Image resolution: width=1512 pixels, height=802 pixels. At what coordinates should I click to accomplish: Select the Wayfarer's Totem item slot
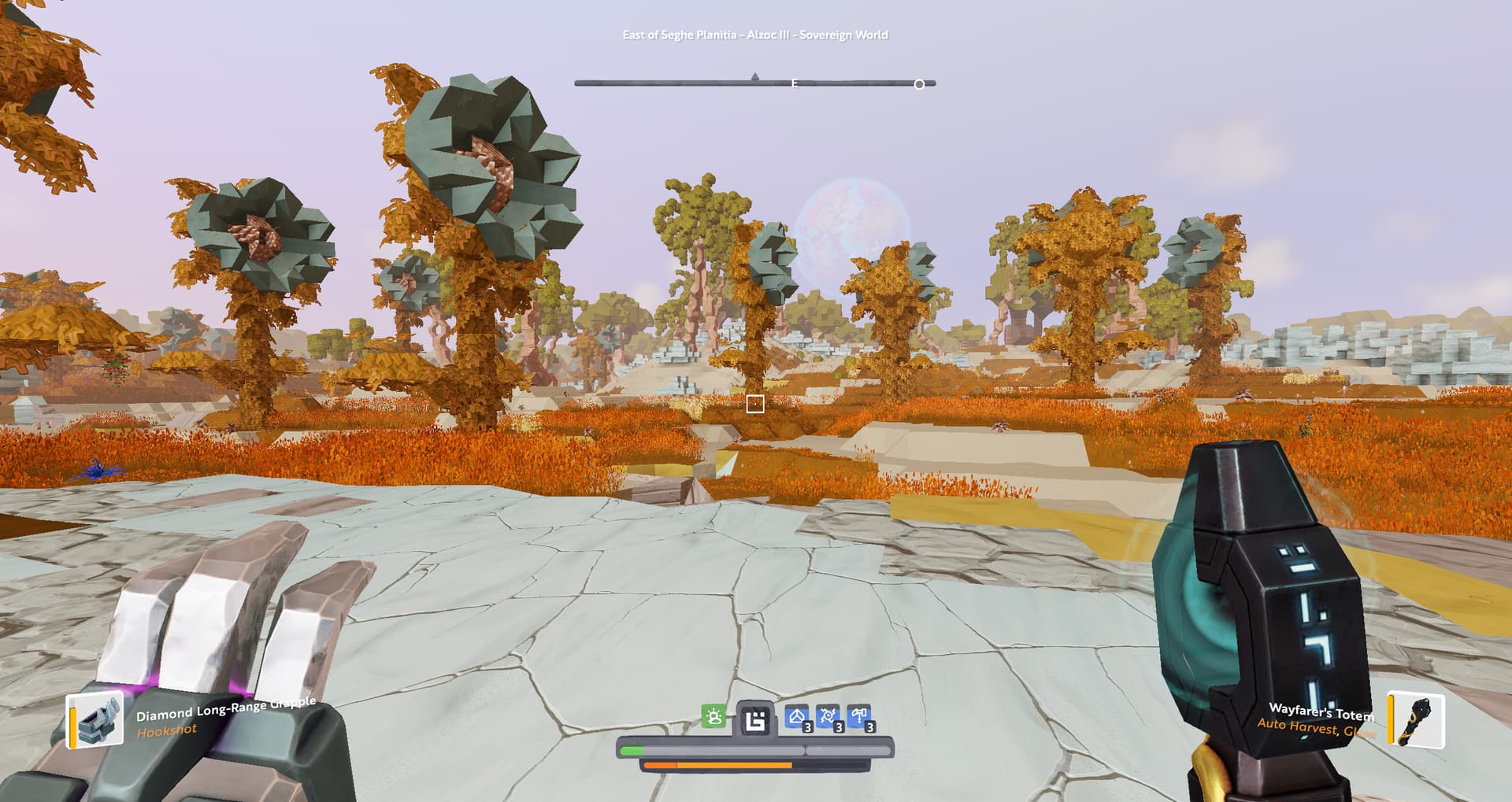tap(1417, 719)
